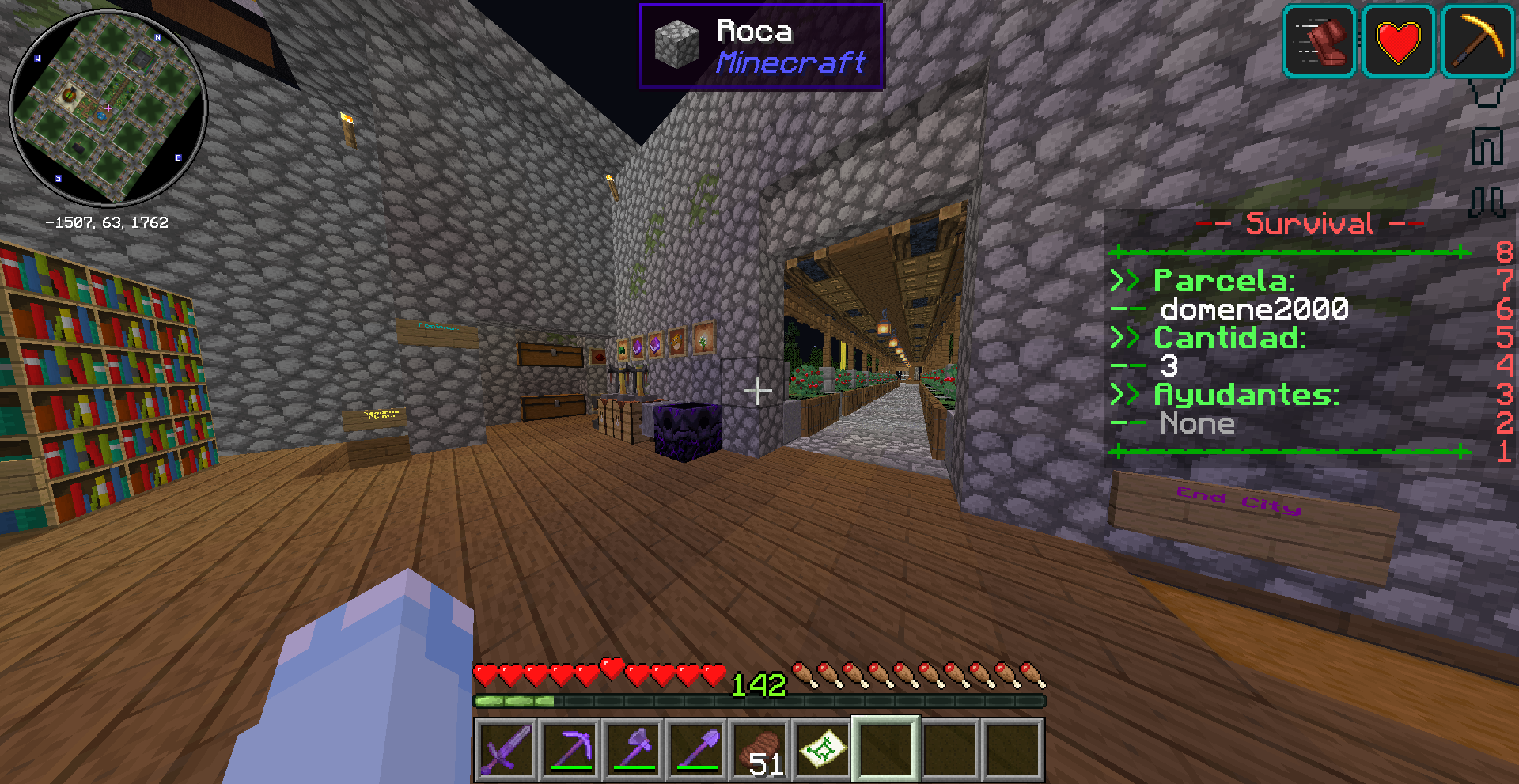Click the Parcela entry in the scoreboard
This screenshot has height=784, width=1519.
tap(1224, 281)
